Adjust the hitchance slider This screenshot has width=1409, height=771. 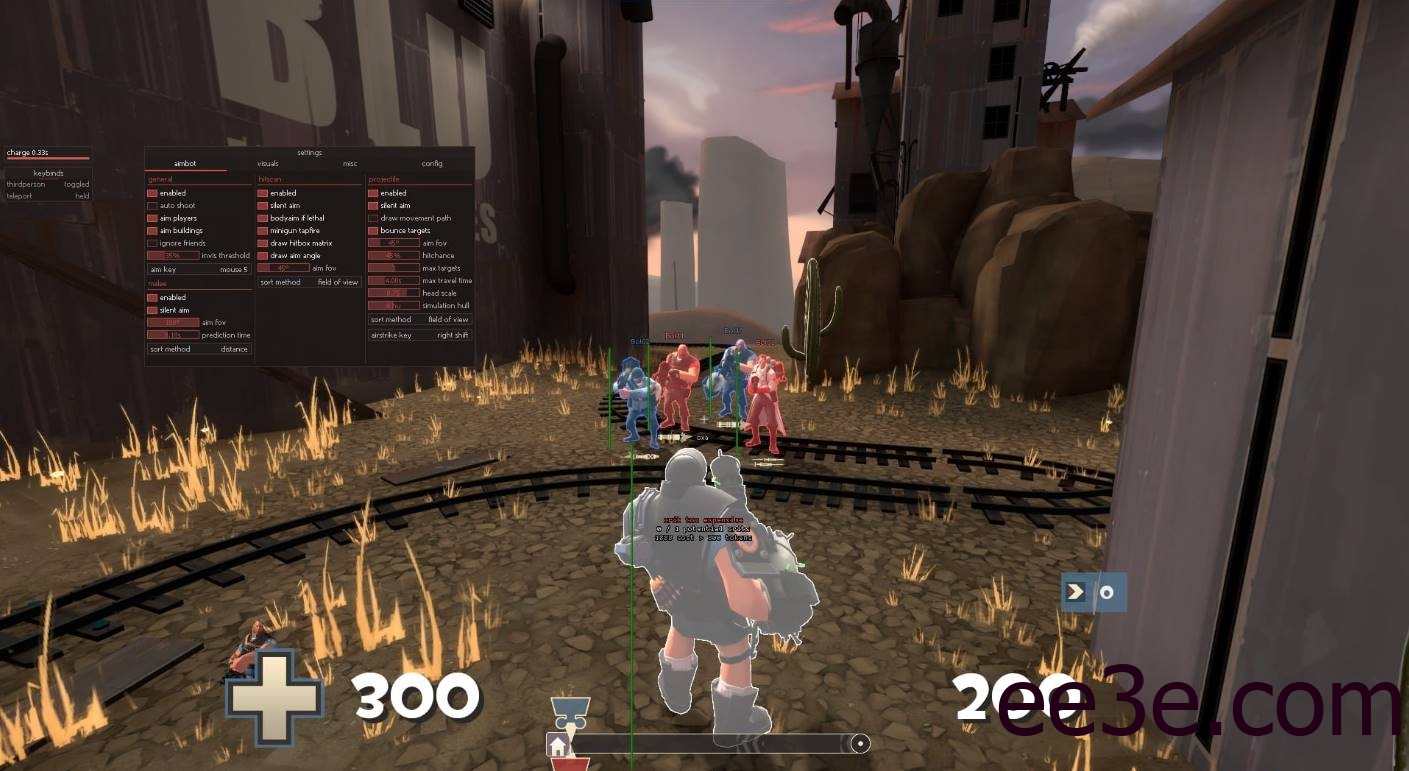pyautogui.click(x=394, y=256)
